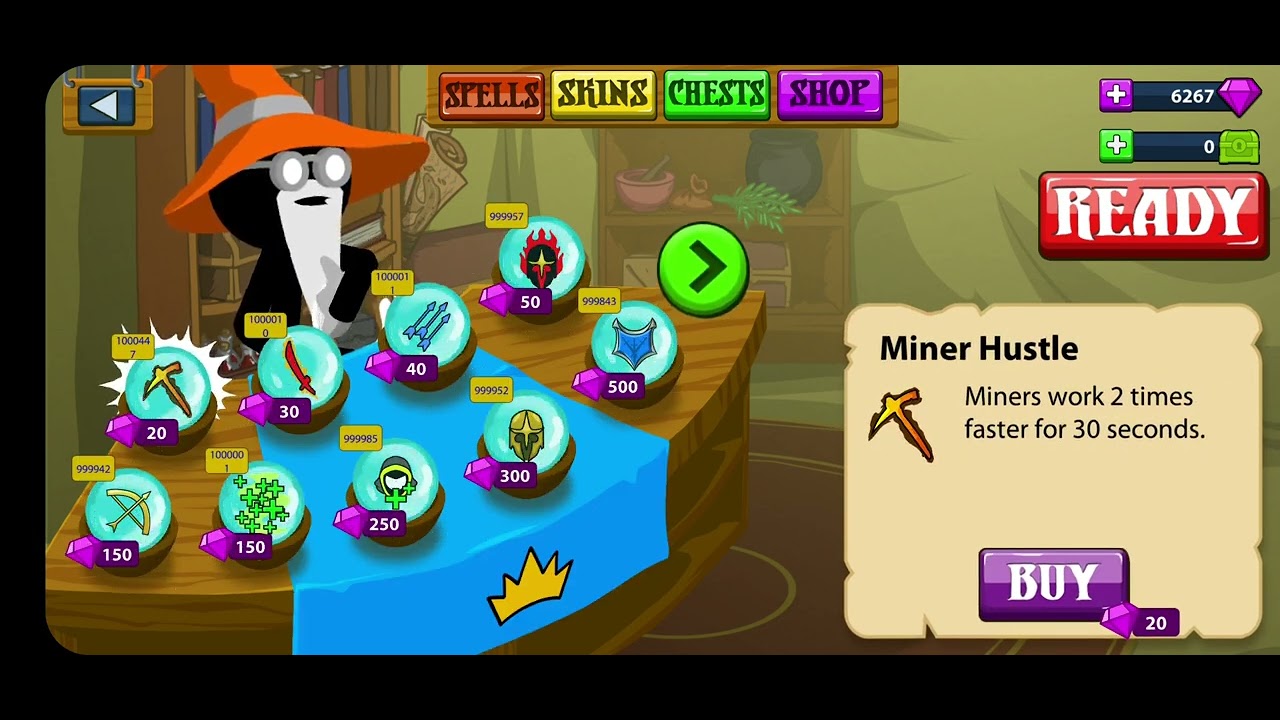Image resolution: width=1280 pixels, height=720 pixels.
Task: Choose the golden helmet spell orb
Action: pos(525,433)
